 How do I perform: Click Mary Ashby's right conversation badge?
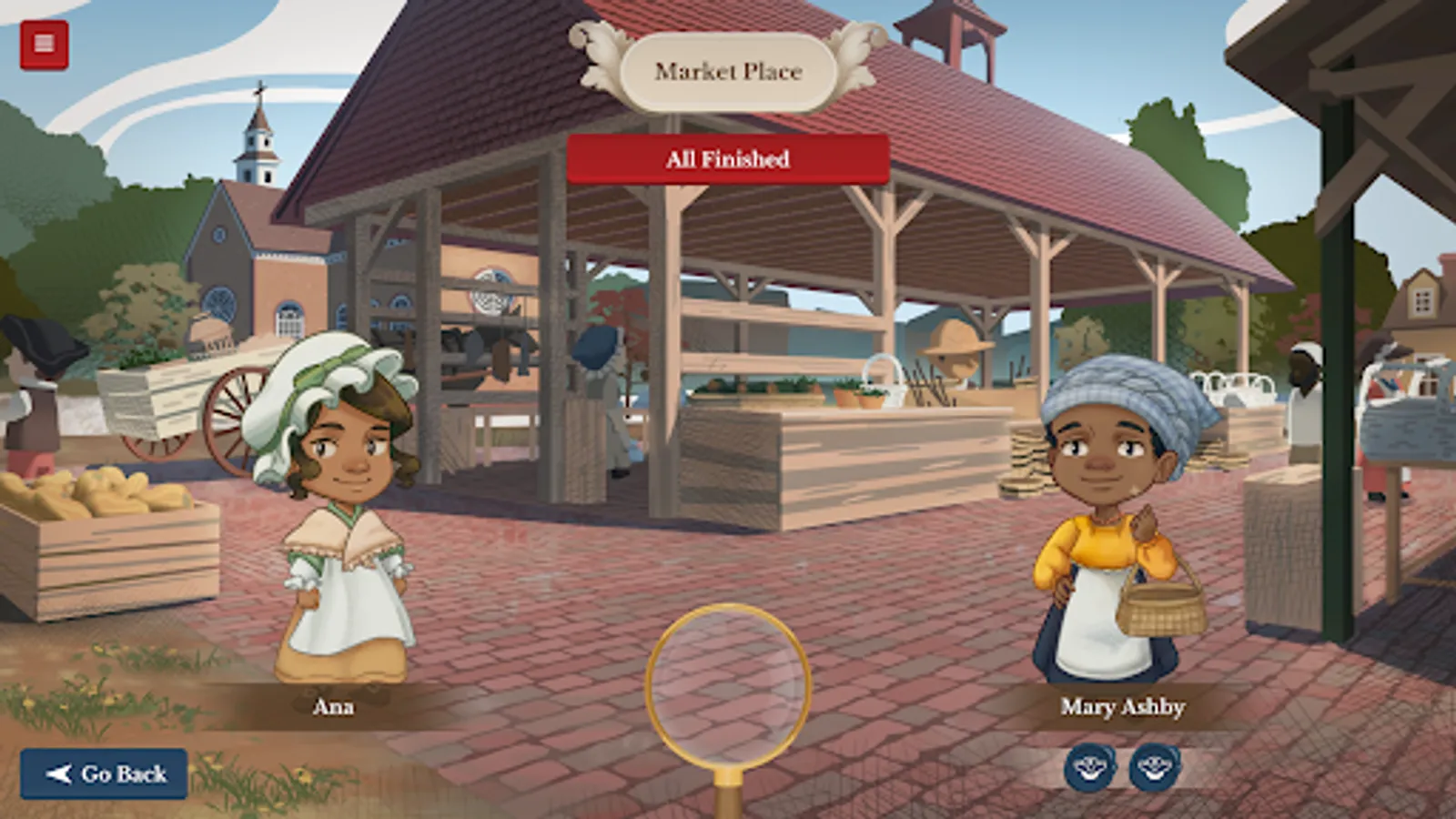coord(1155,765)
